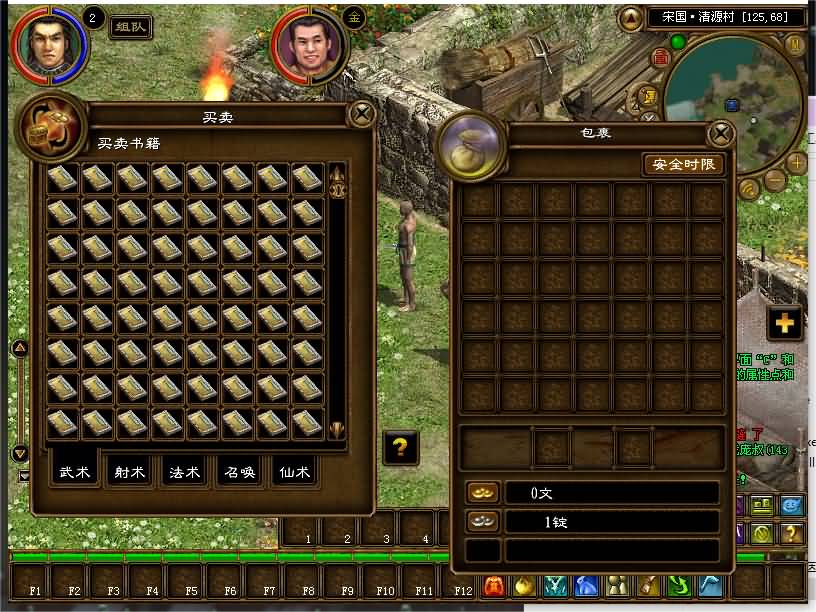Click the player character portrait
Screen dimensions: 816x612
click(48, 44)
